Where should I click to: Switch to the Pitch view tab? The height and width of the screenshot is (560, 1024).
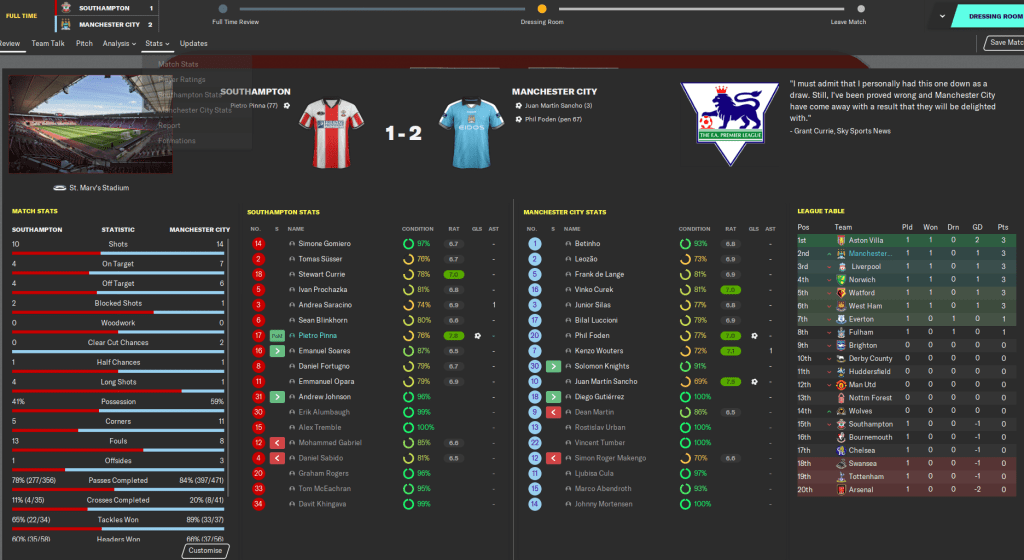pyautogui.click(x=84, y=43)
